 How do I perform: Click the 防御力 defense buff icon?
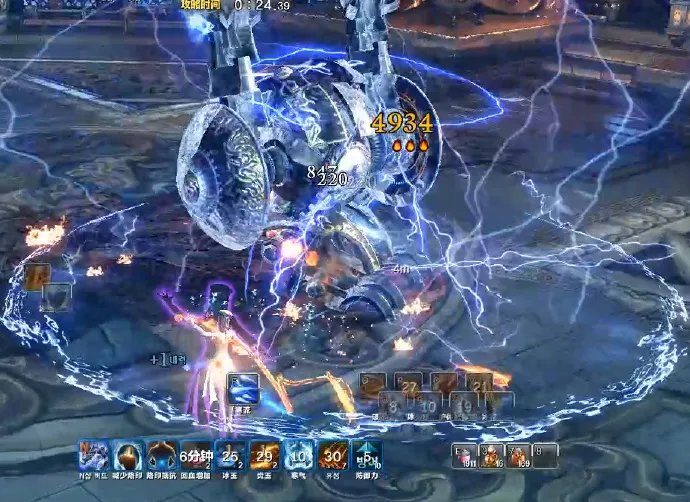[x=367, y=456]
